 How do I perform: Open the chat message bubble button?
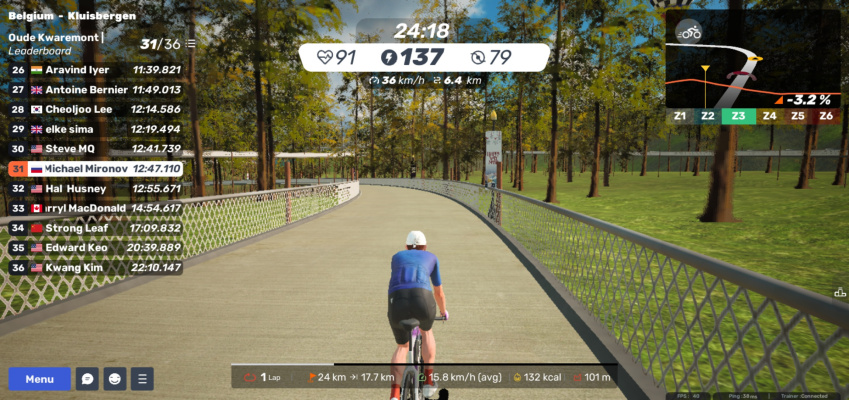pyautogui.click(x=88, y=379)
